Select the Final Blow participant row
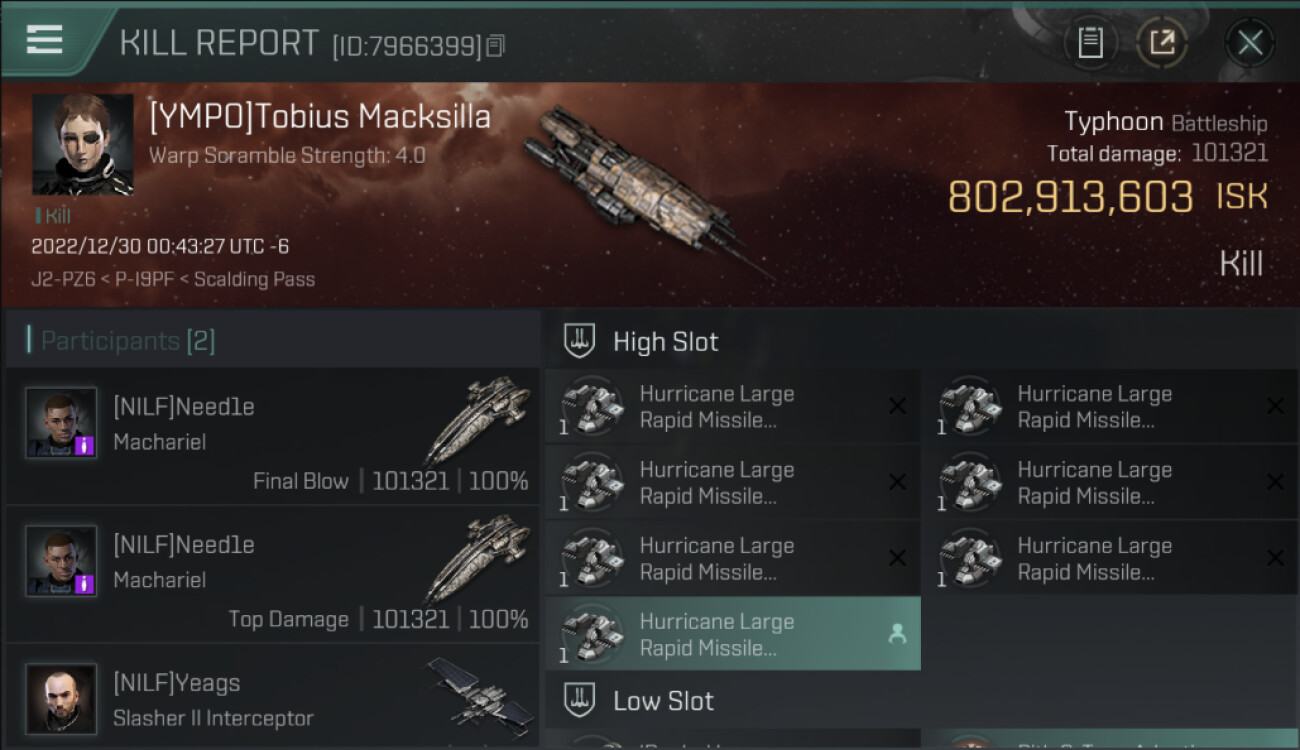This screenshot has height=750, width=1300. (x=272, y=437)
